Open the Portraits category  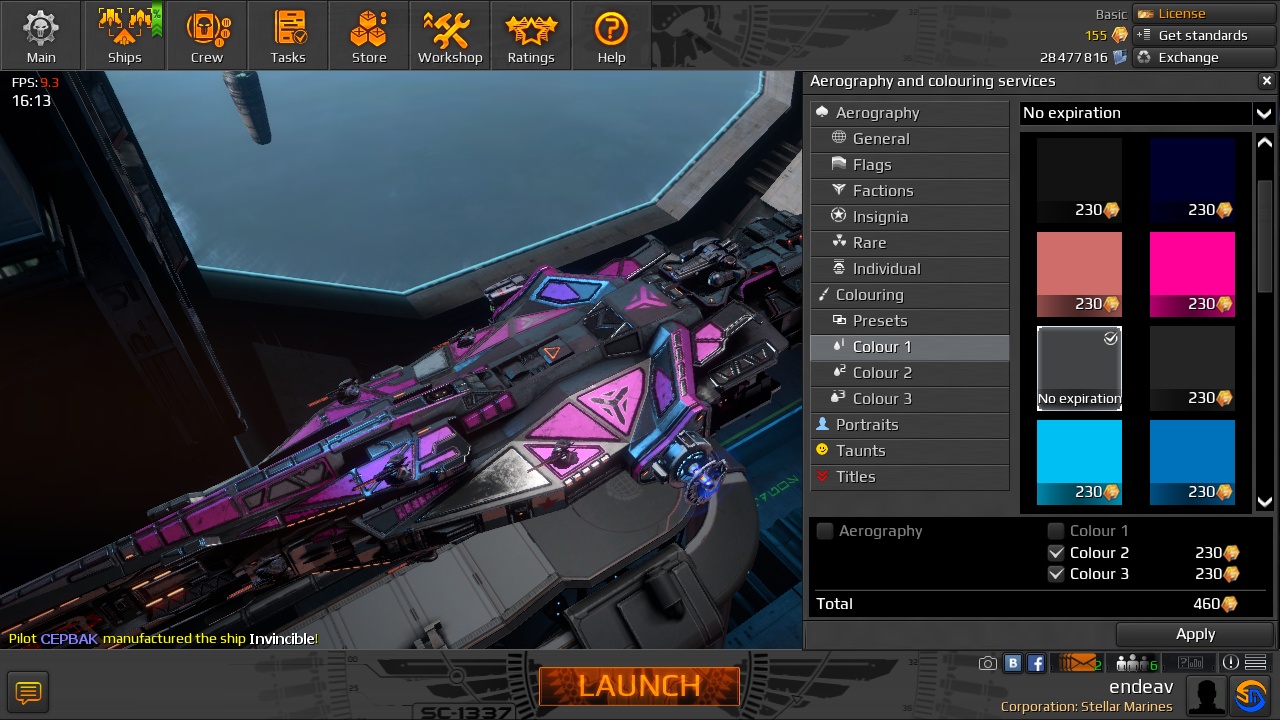867,425
